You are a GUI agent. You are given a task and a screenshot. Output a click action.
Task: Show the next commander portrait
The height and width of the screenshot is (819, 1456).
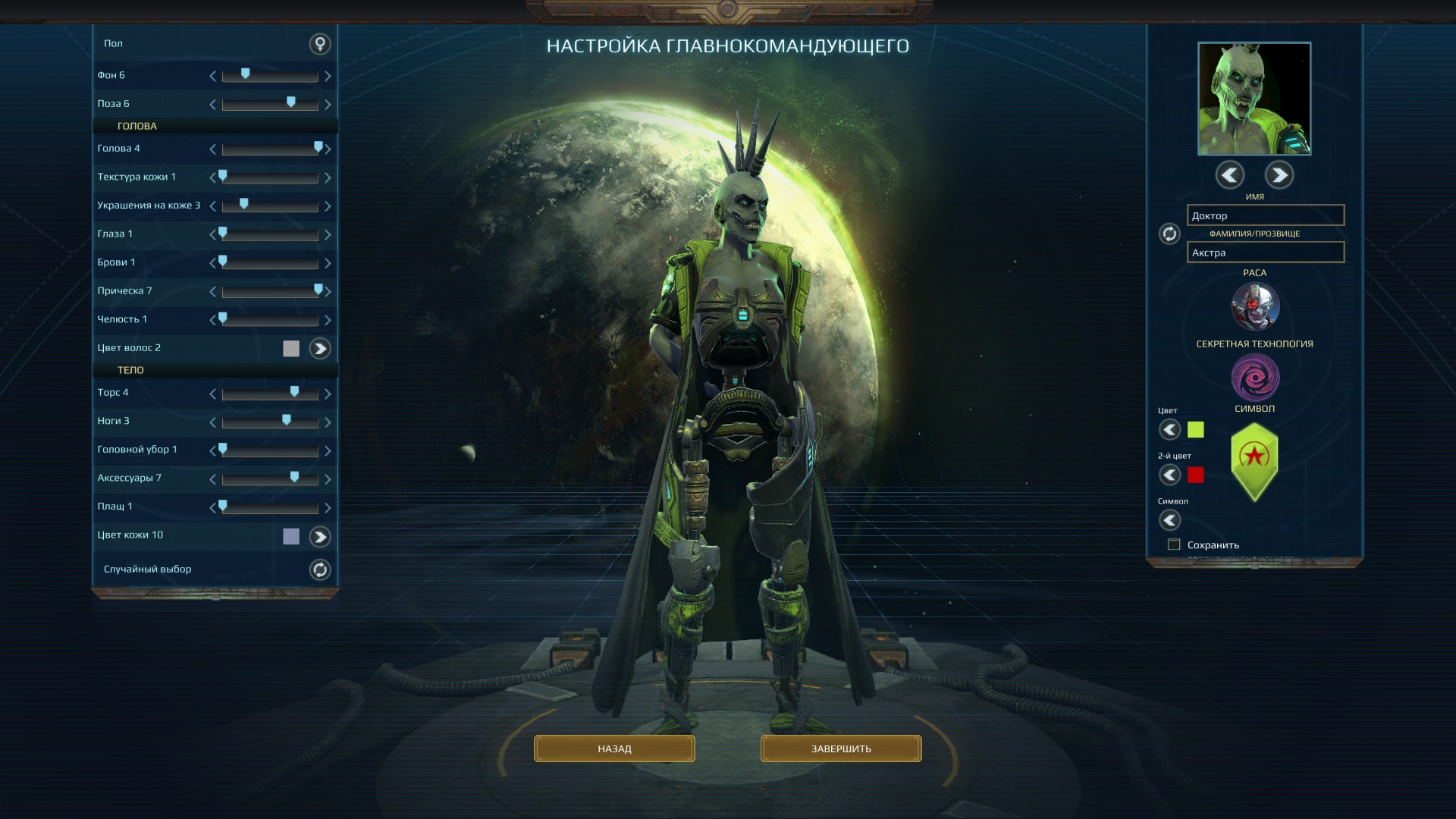[x=1279, y=175]
